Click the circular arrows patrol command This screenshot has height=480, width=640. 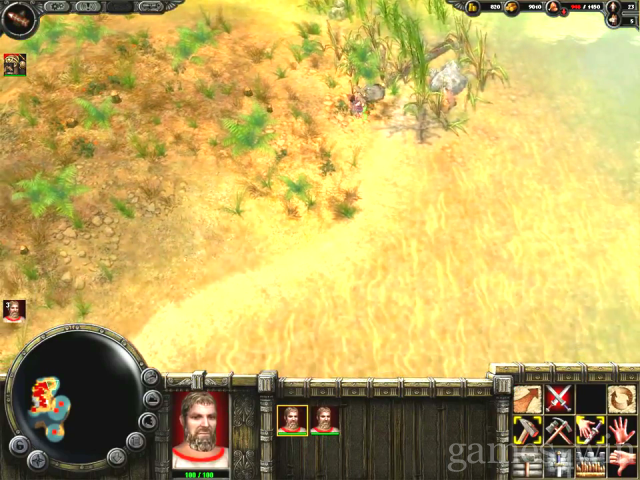(x=622, y=400)
